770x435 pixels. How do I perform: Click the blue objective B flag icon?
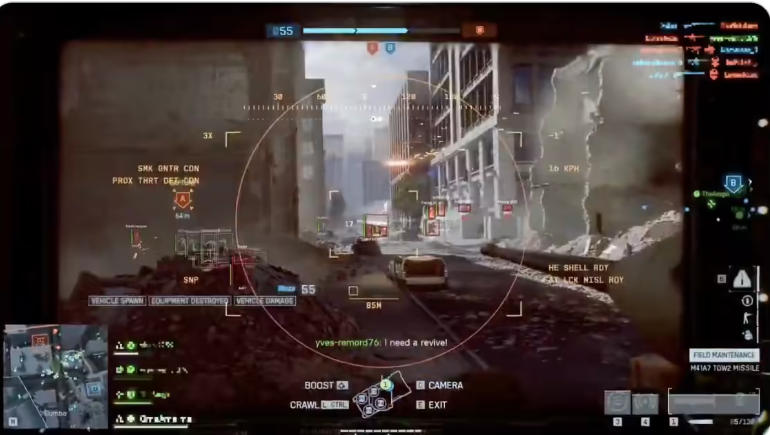(x=389, y=47)
